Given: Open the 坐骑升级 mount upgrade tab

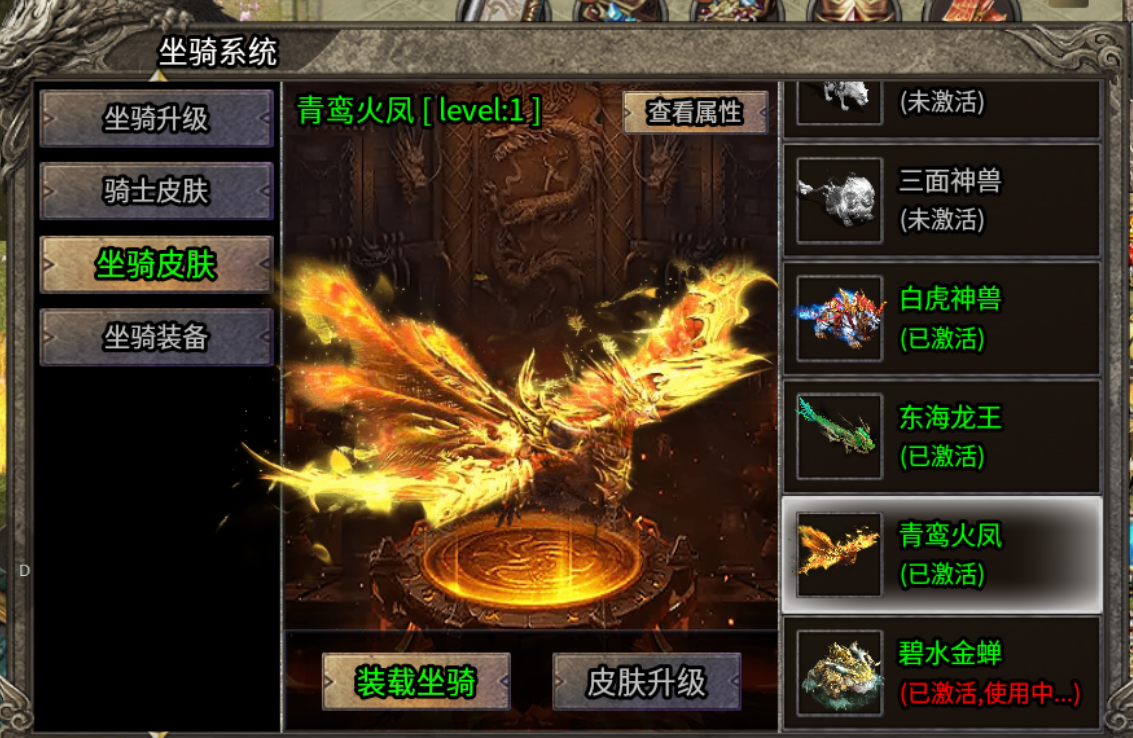Looking at the screenshot, I should click(x=156, y=119).
